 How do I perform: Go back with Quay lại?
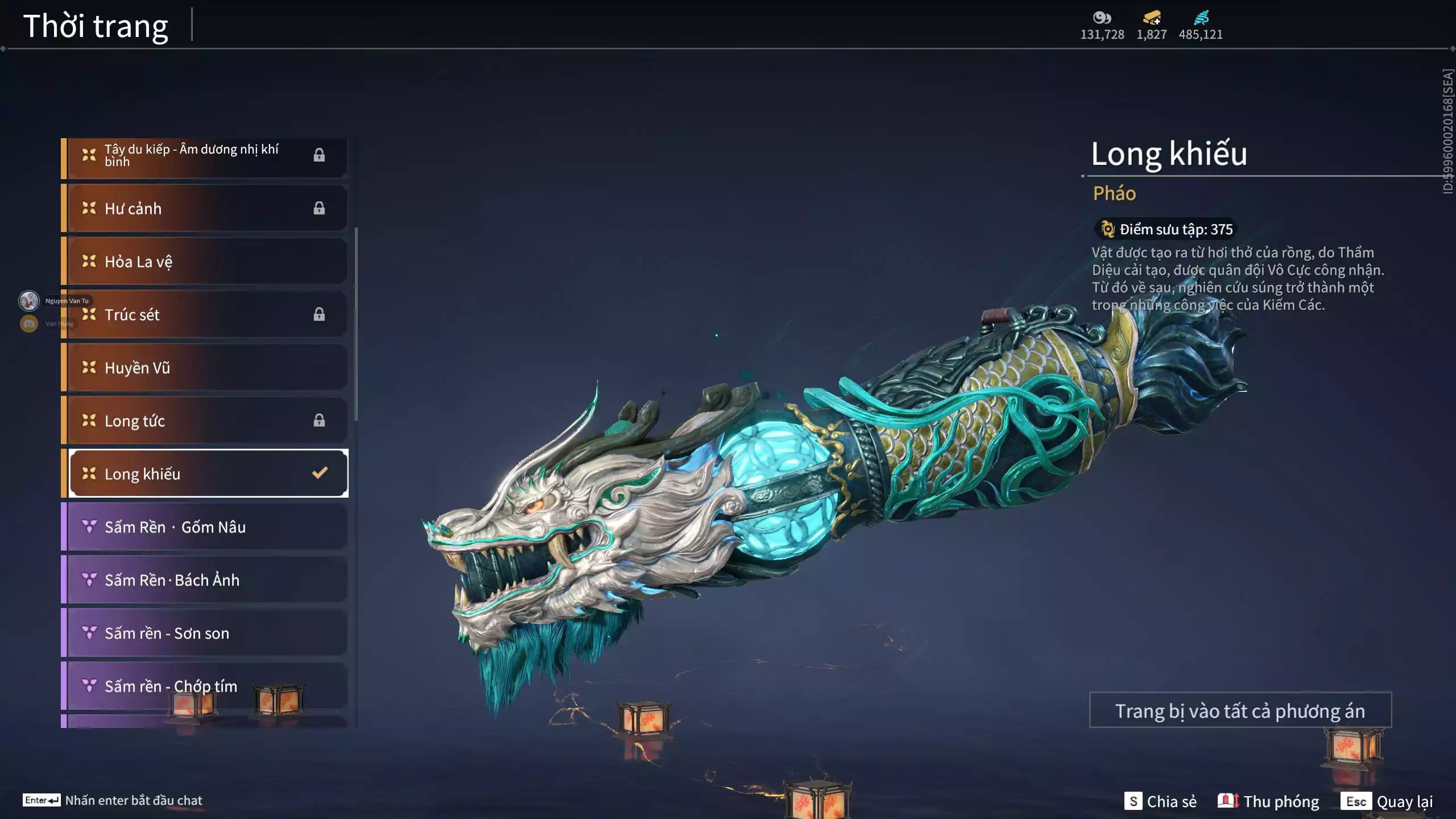(1387, 801)
